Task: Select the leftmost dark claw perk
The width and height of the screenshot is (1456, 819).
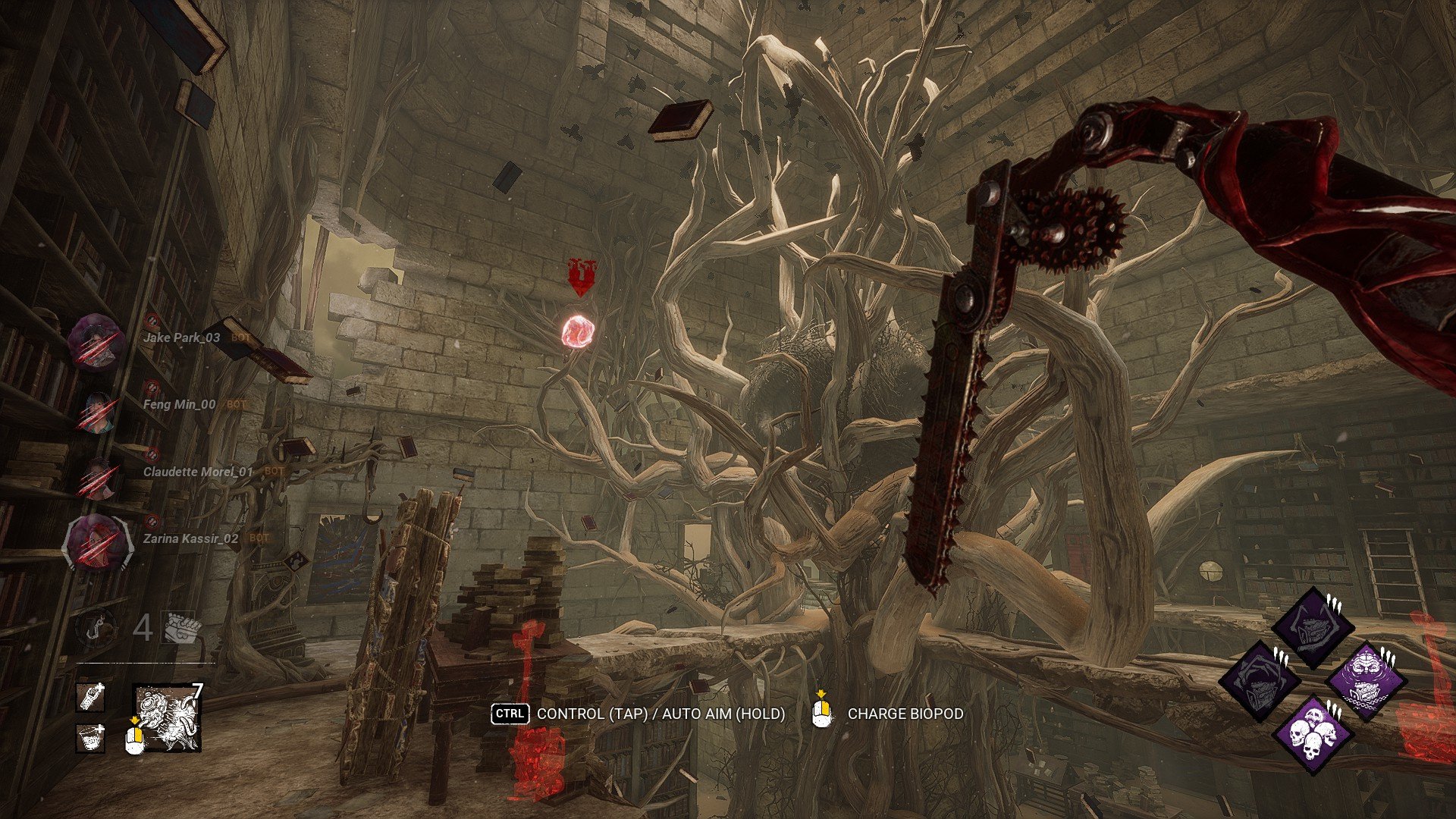Action: [x=1259, y=680]
